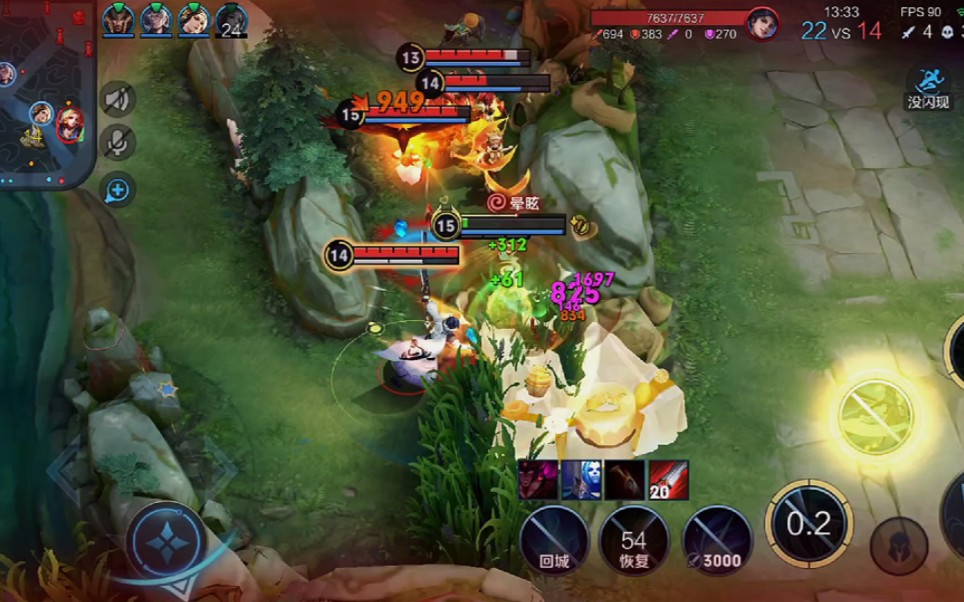Screen dimensions: 964x602
Task: Tap the targeted enemy hero portrait
Action: coord(763,23)
